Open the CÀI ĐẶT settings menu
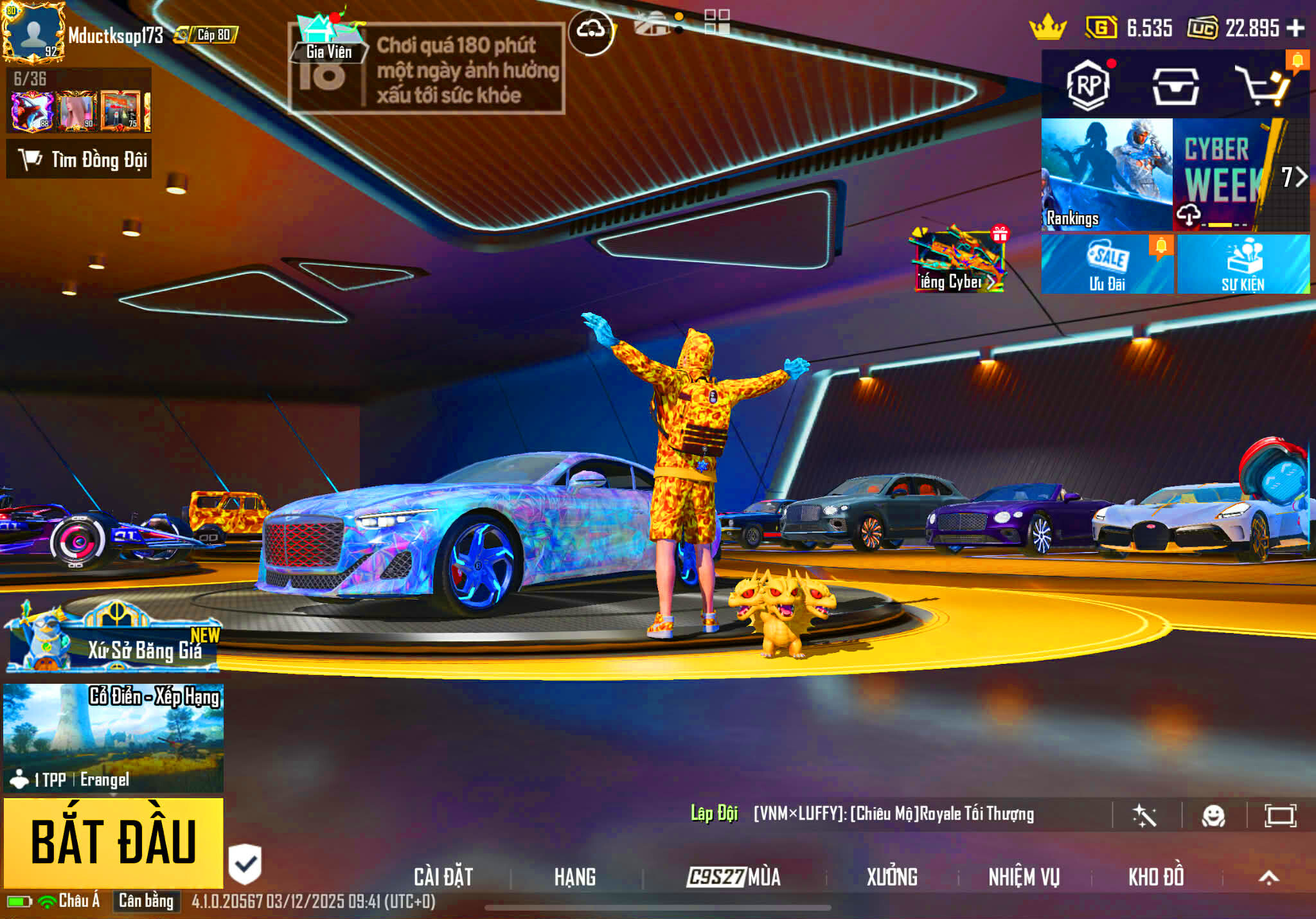Viewport: 1316px width, 919px height. click(443, 877)
